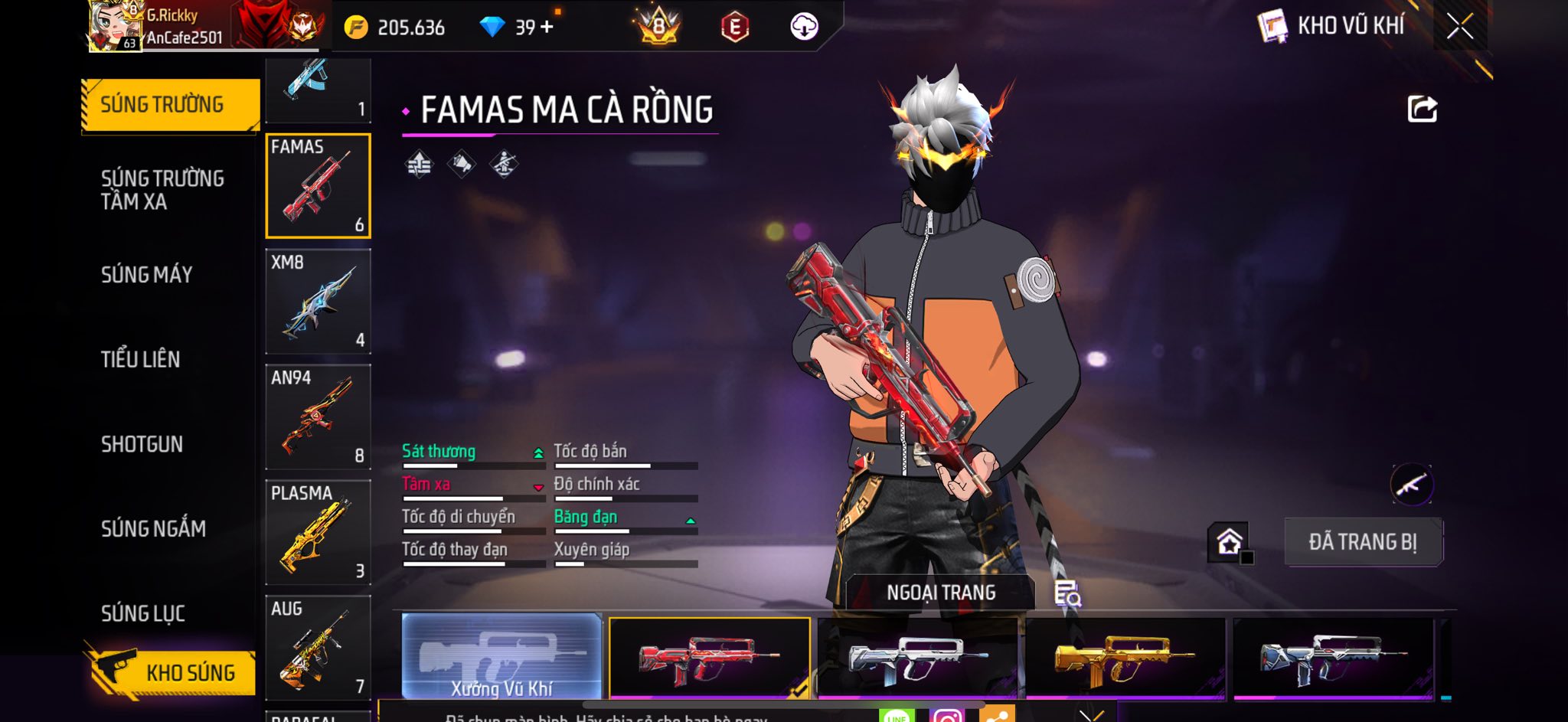
Task: Choose the Súng Ngắm category
Action: [153, 528]
